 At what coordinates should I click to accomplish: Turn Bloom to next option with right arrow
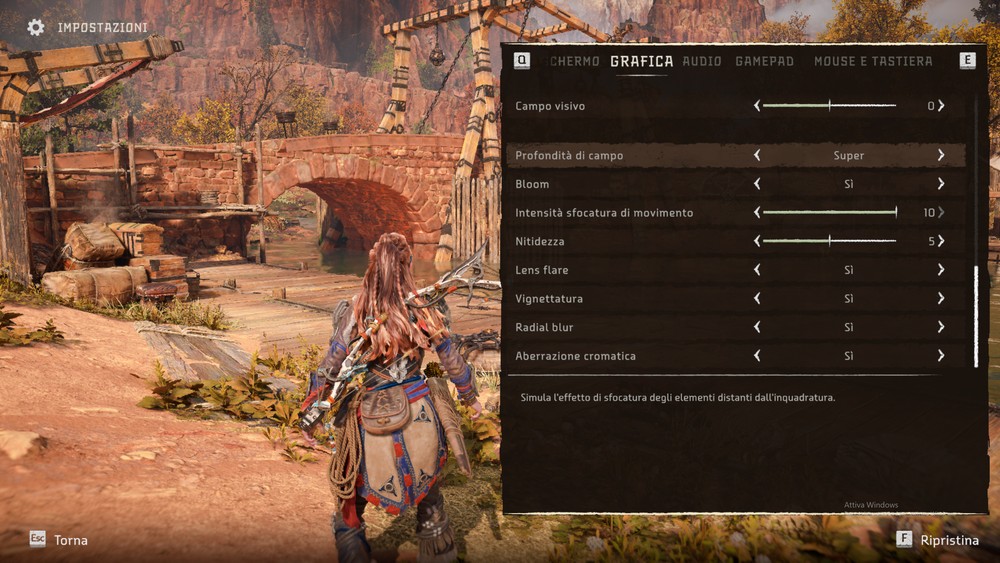pos(941,184)
